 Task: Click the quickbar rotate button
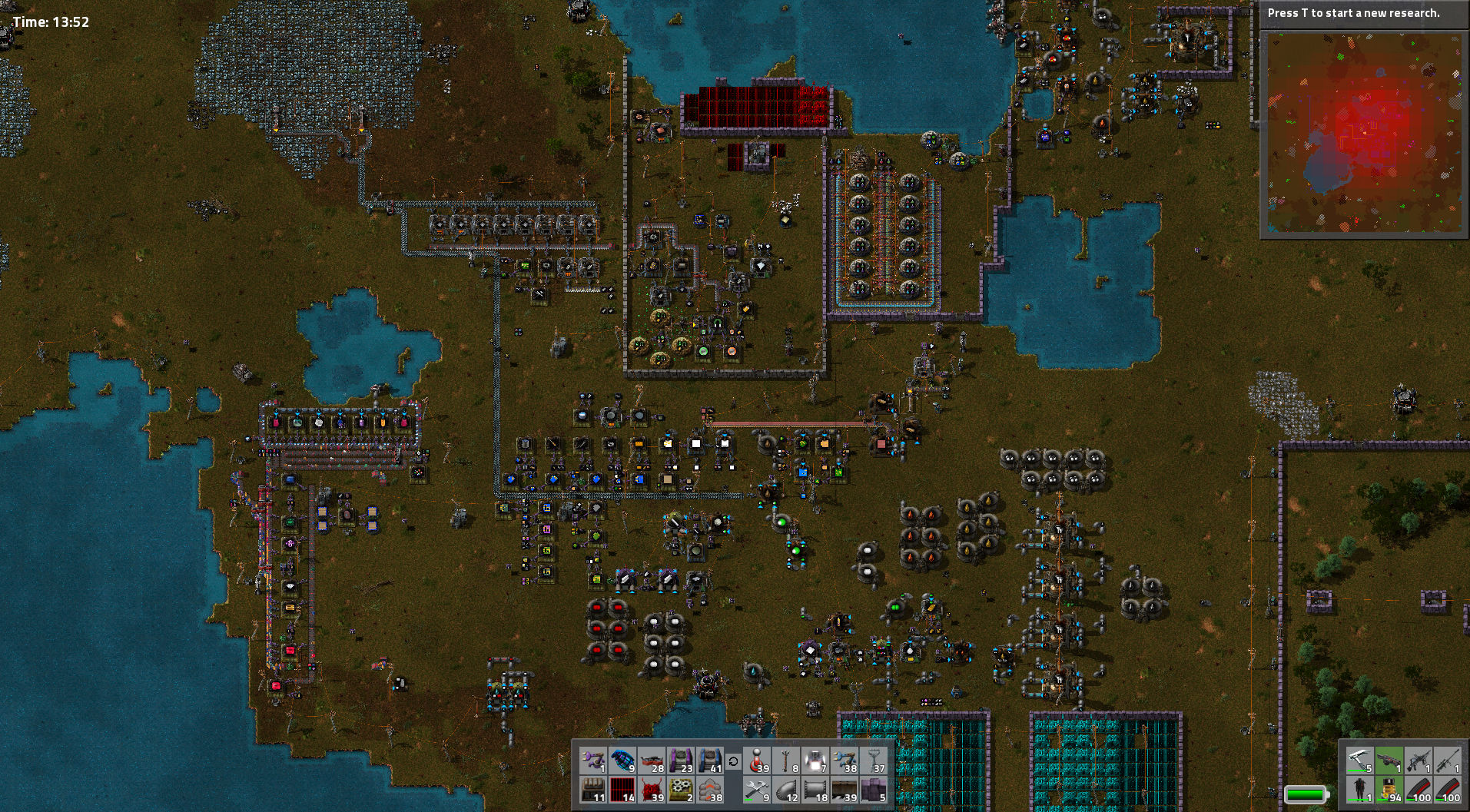click(x=733, y=761)
